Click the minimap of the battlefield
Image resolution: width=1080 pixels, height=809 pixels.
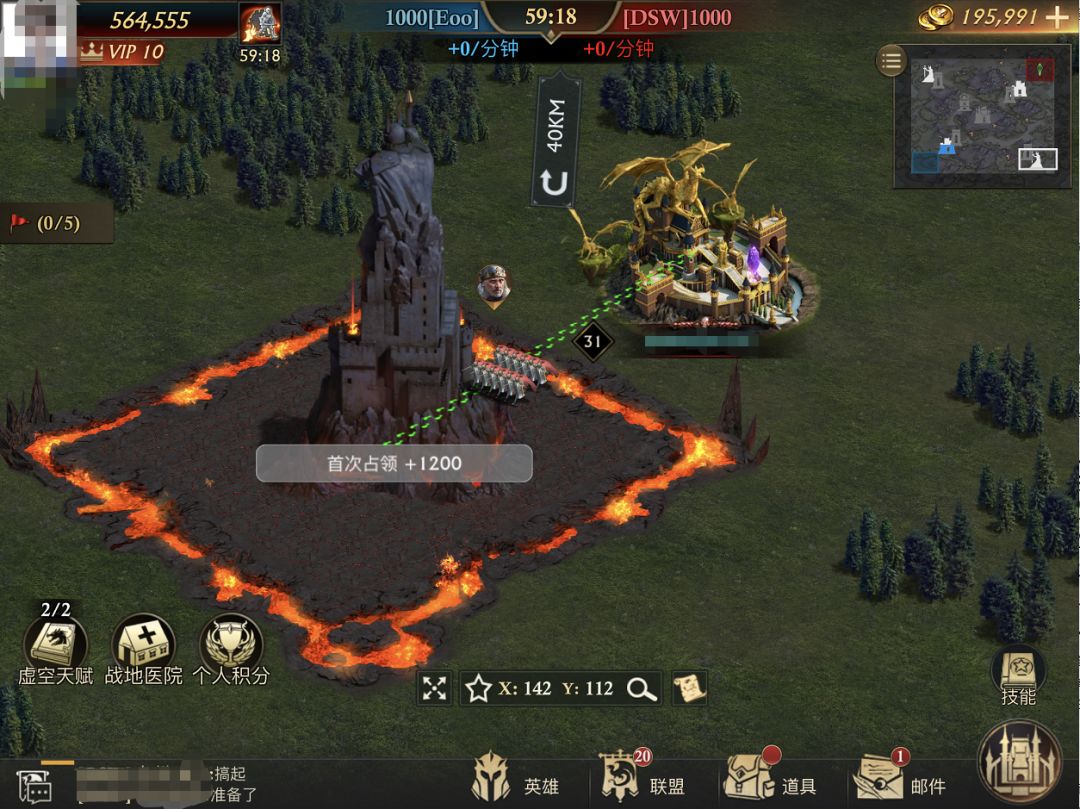click(x=975, y=118)
